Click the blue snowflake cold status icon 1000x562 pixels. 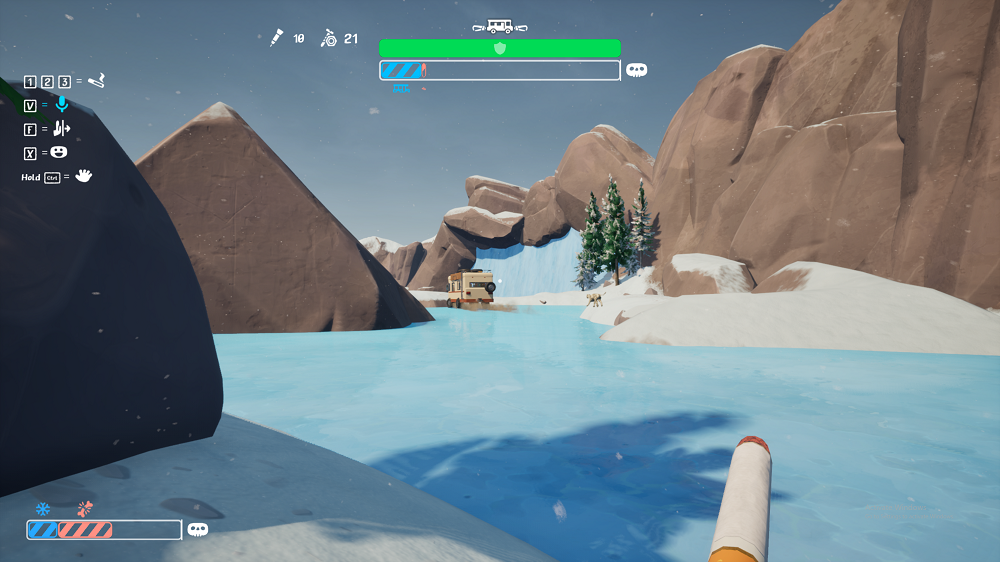[x=43, y=509]
